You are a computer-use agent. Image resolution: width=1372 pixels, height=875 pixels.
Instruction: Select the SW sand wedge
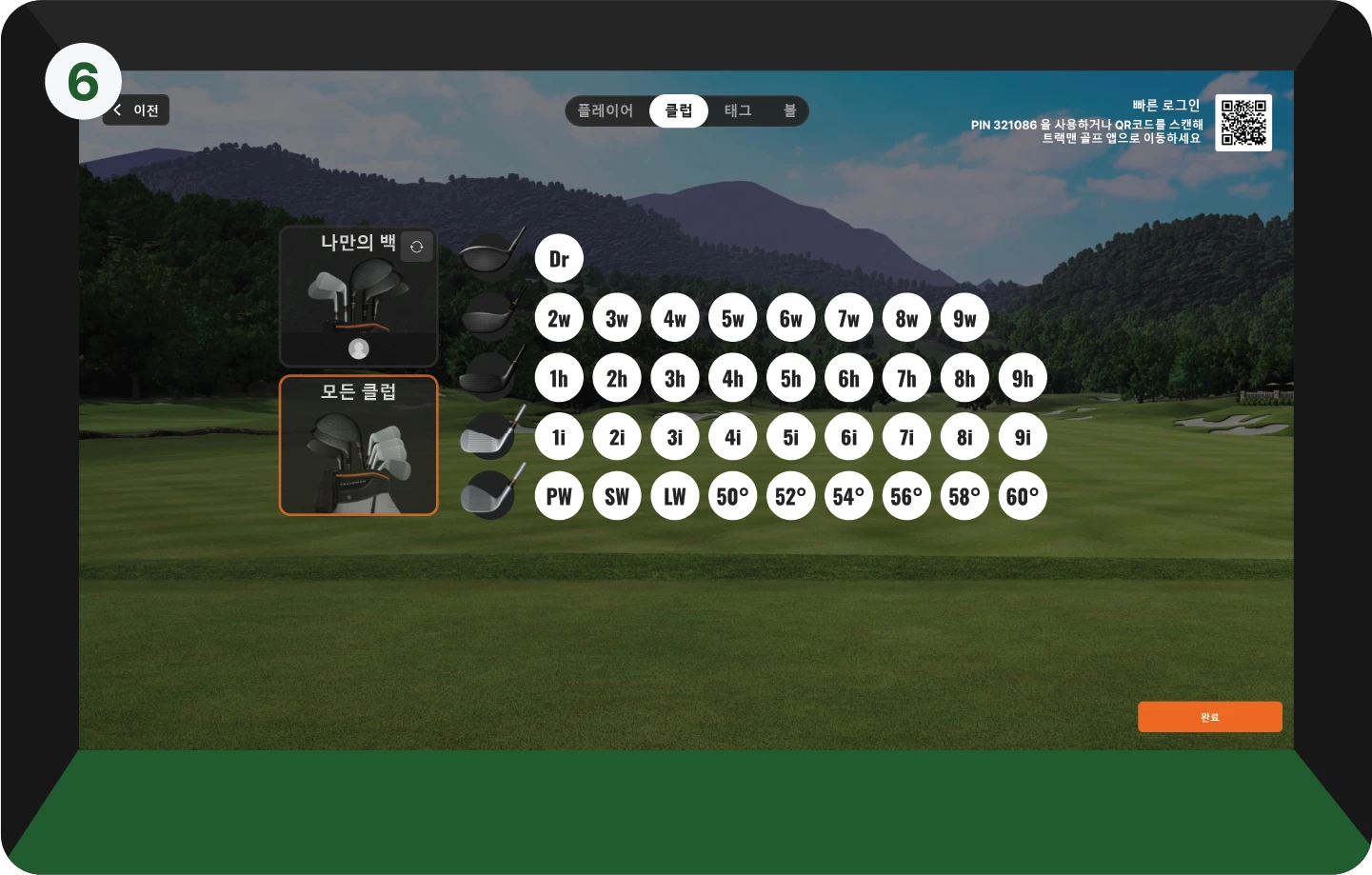(x=617, y=496)
